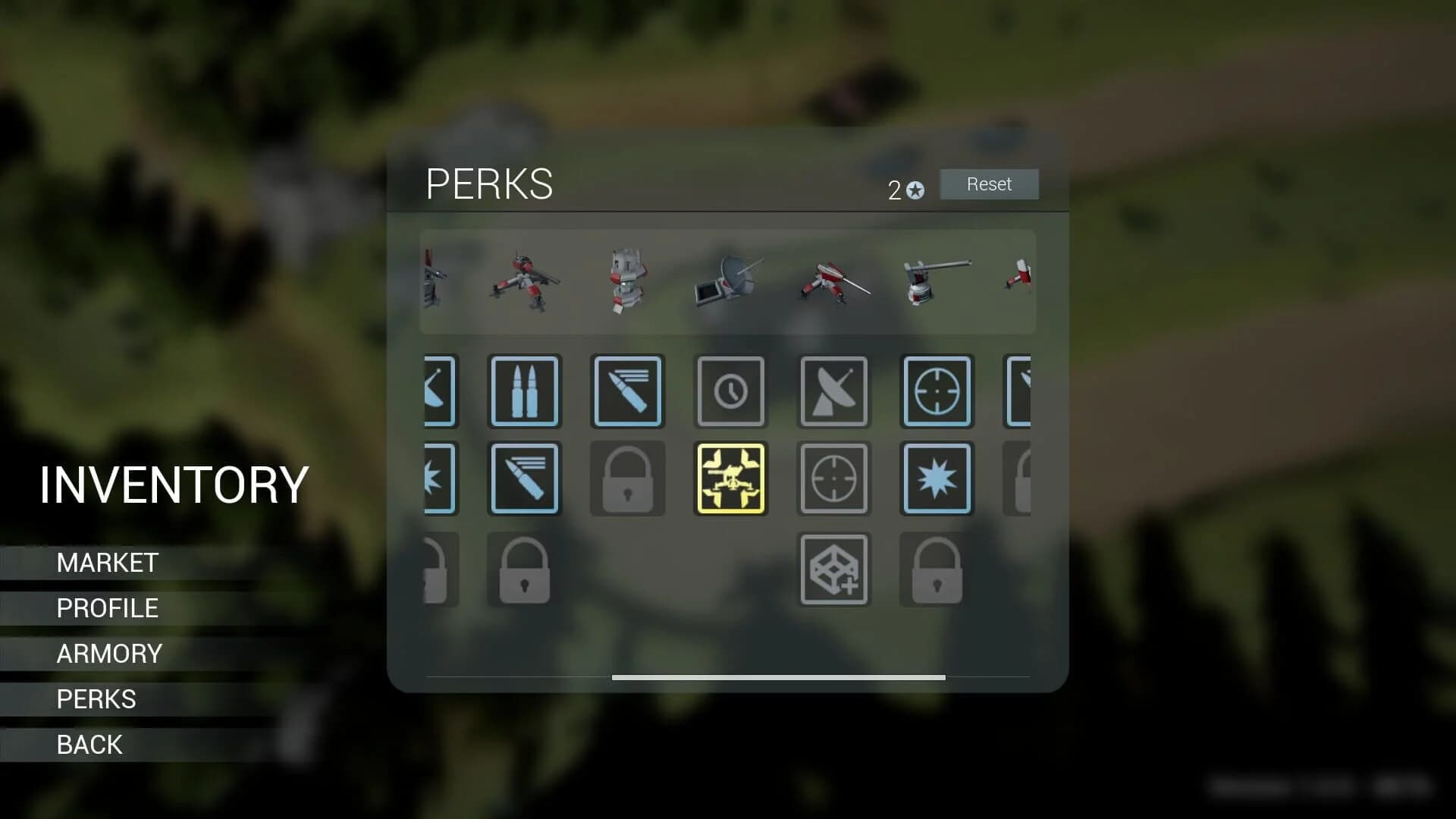Select the crosshair accuracy perk in top row
The width and height of the screenshot is (1456, 819).
click(x=937, y=391)
